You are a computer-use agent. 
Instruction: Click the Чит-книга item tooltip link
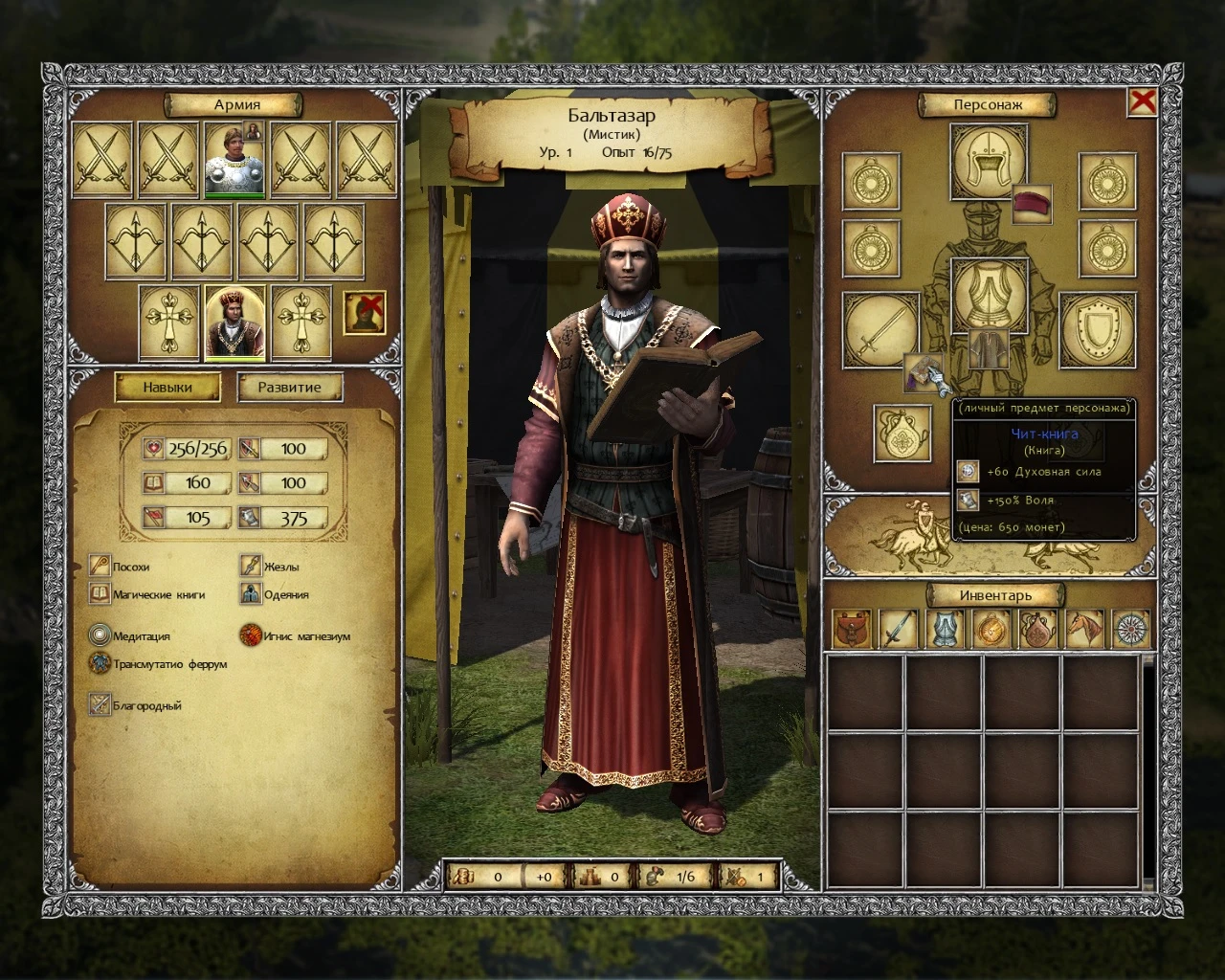tap(1046, 433)
